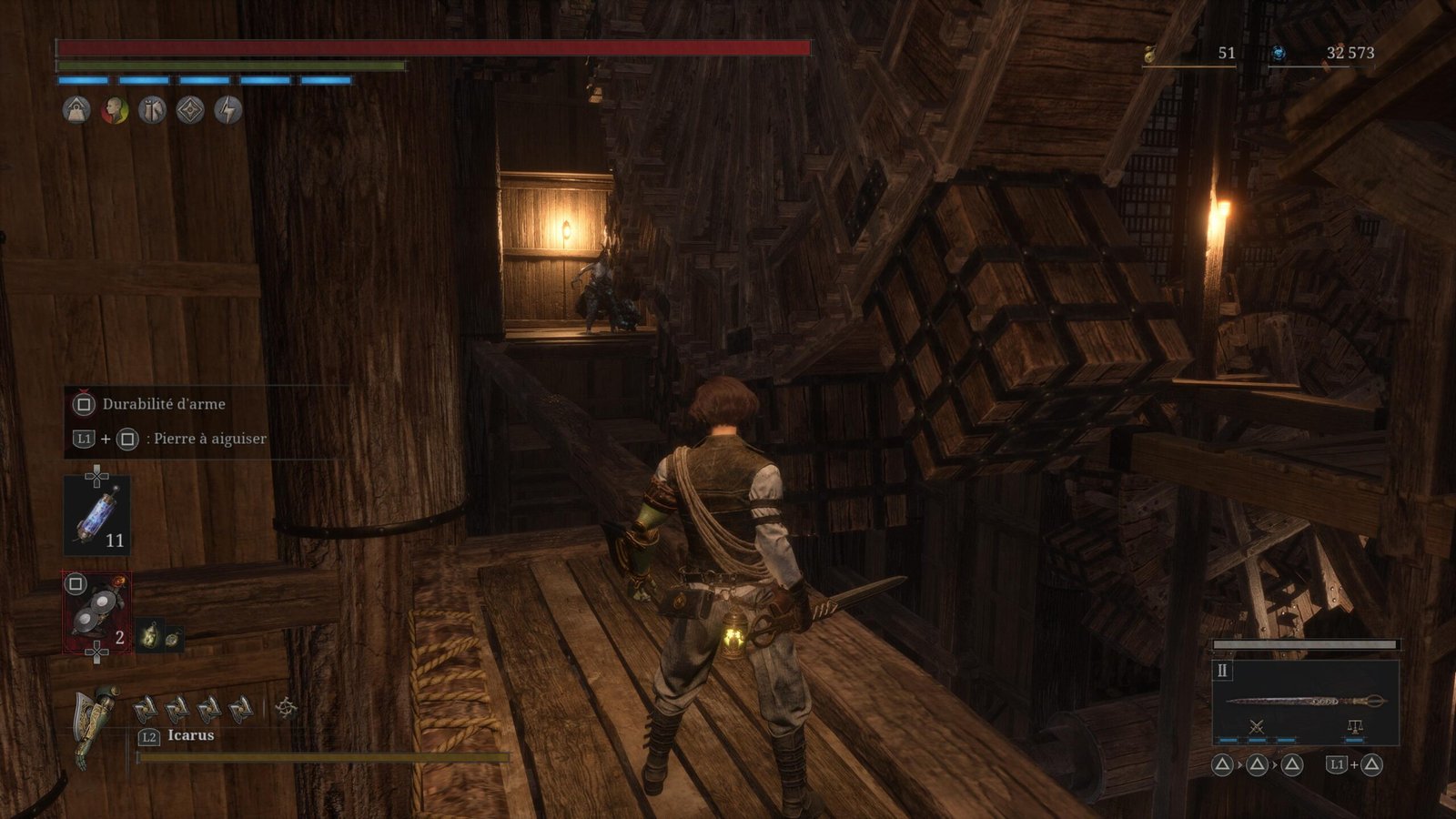Image resolution: width=1456 pixels, height=819 pixels.
Task: Select the chess pieces buff icon
Action: pos(152,111)
